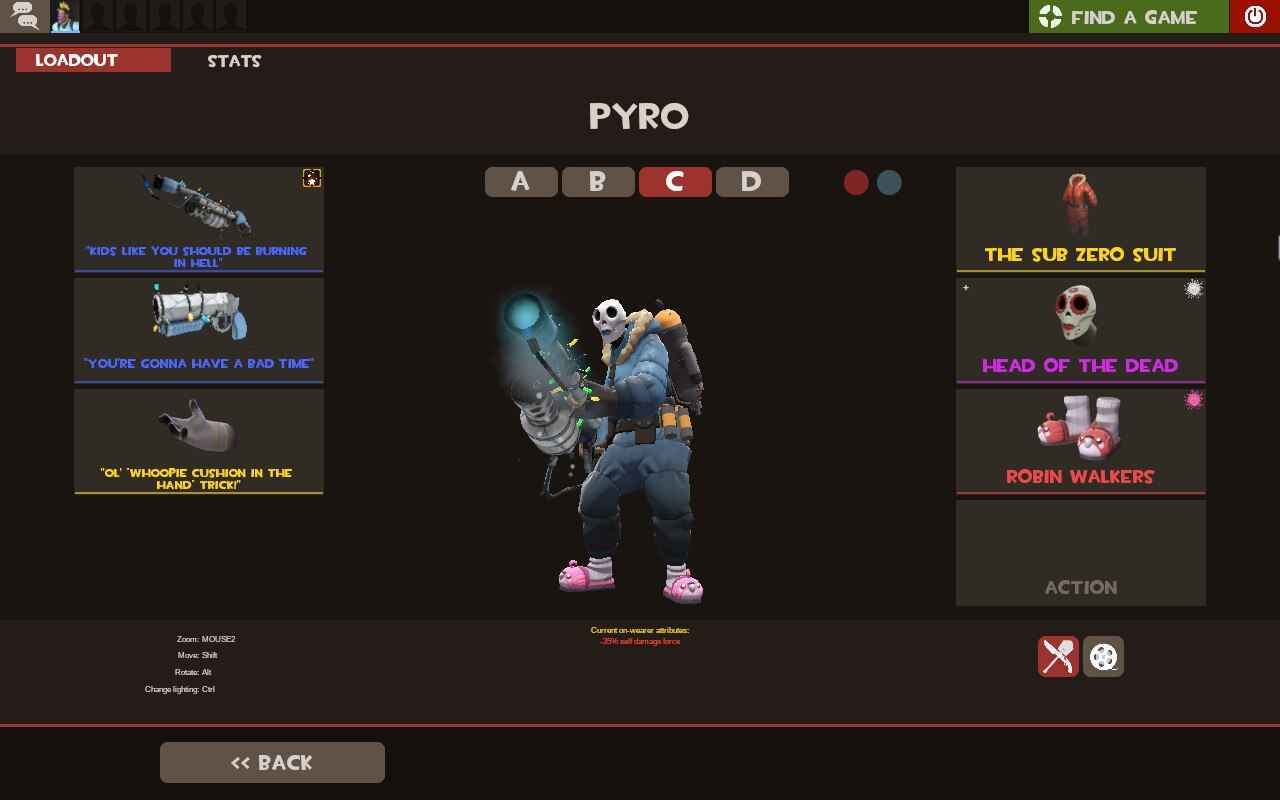This screenshot has width=1280, height=800.
Task: Select the red team color swatch
Action: click(x=856, y=183)
